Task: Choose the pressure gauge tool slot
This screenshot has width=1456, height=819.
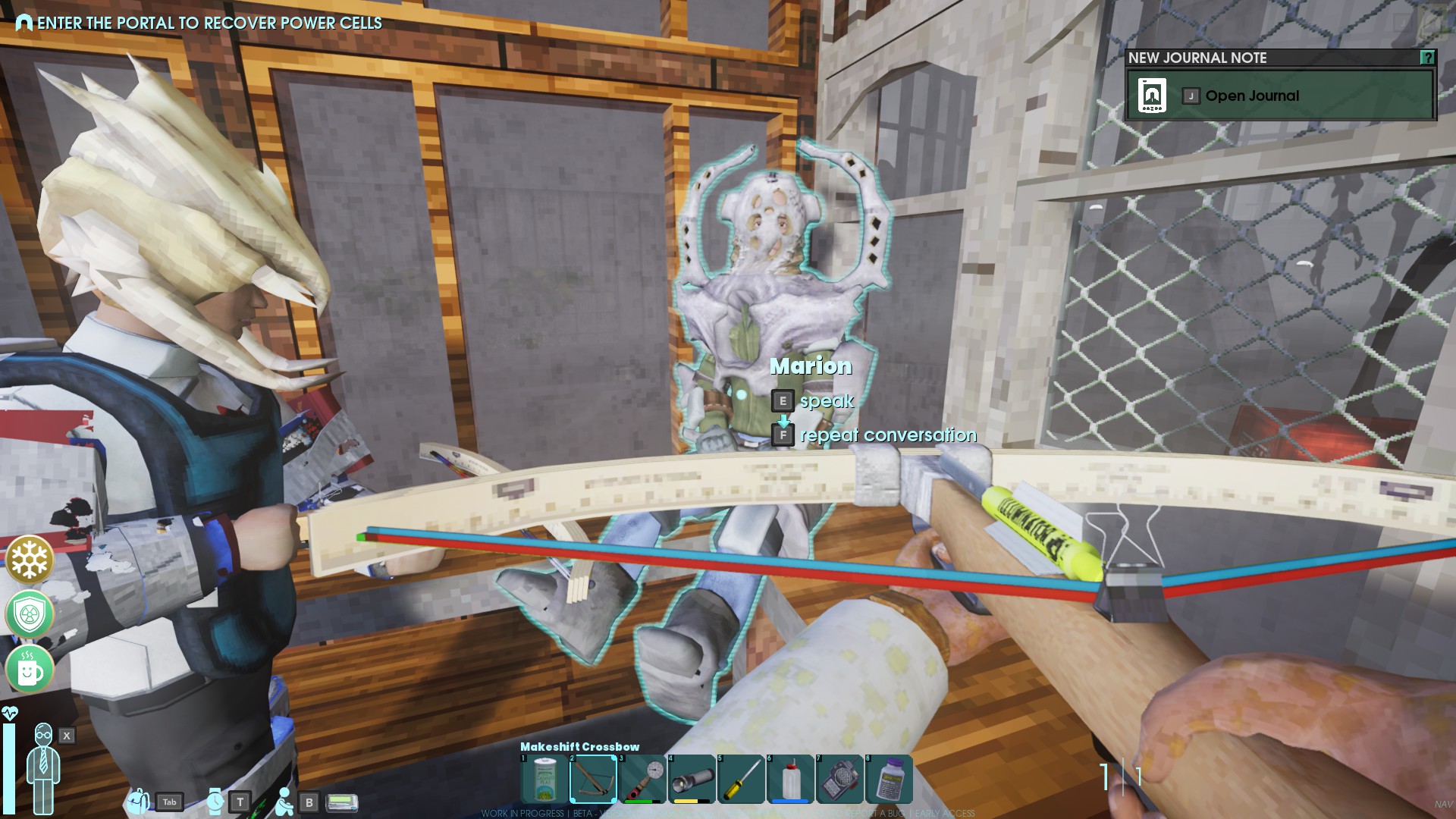Action: pos(643,779)
